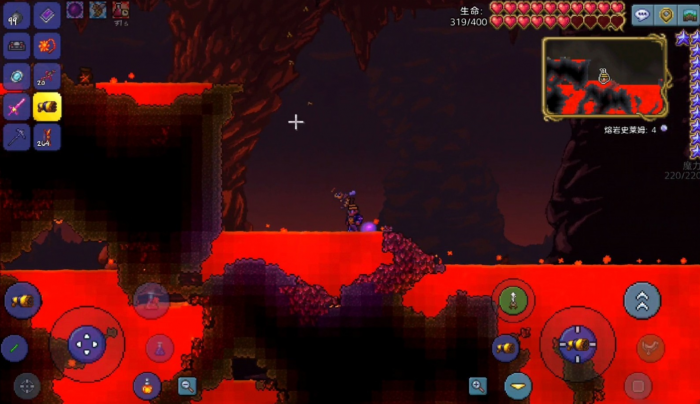This screenshot has height=404, width=700.
Task: Select the orange flail weapon slot
Action: click(x=47, y=46)
